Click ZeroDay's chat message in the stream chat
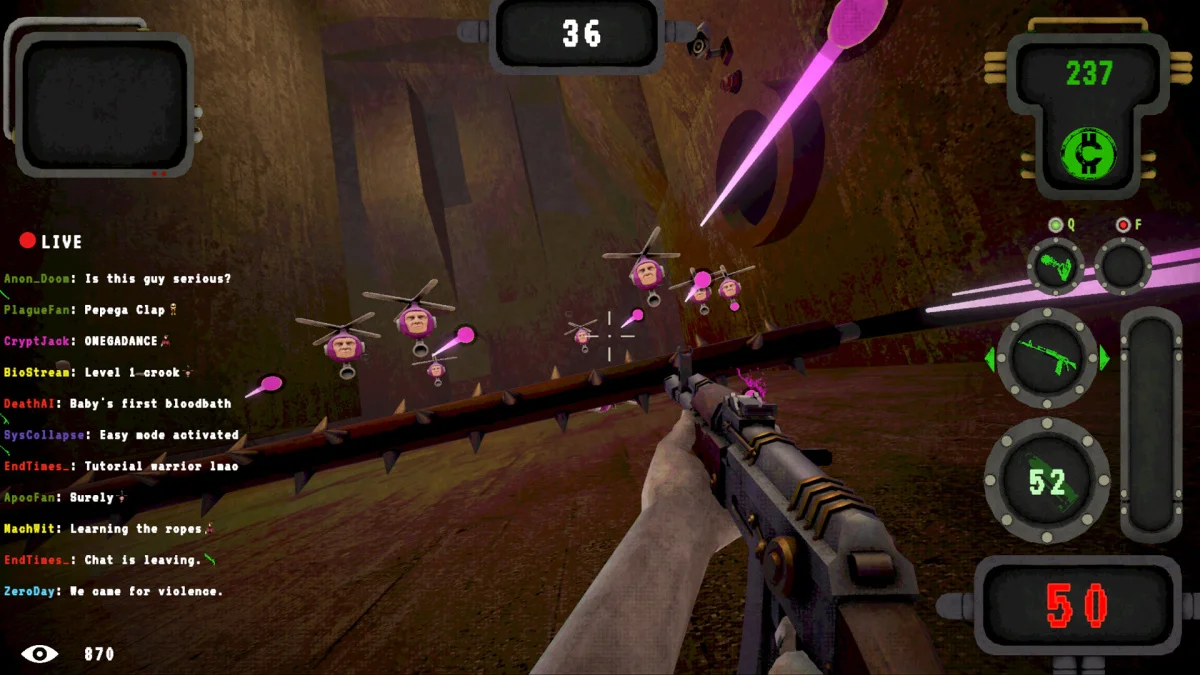 pyautogui.click(x=112, y=591)
